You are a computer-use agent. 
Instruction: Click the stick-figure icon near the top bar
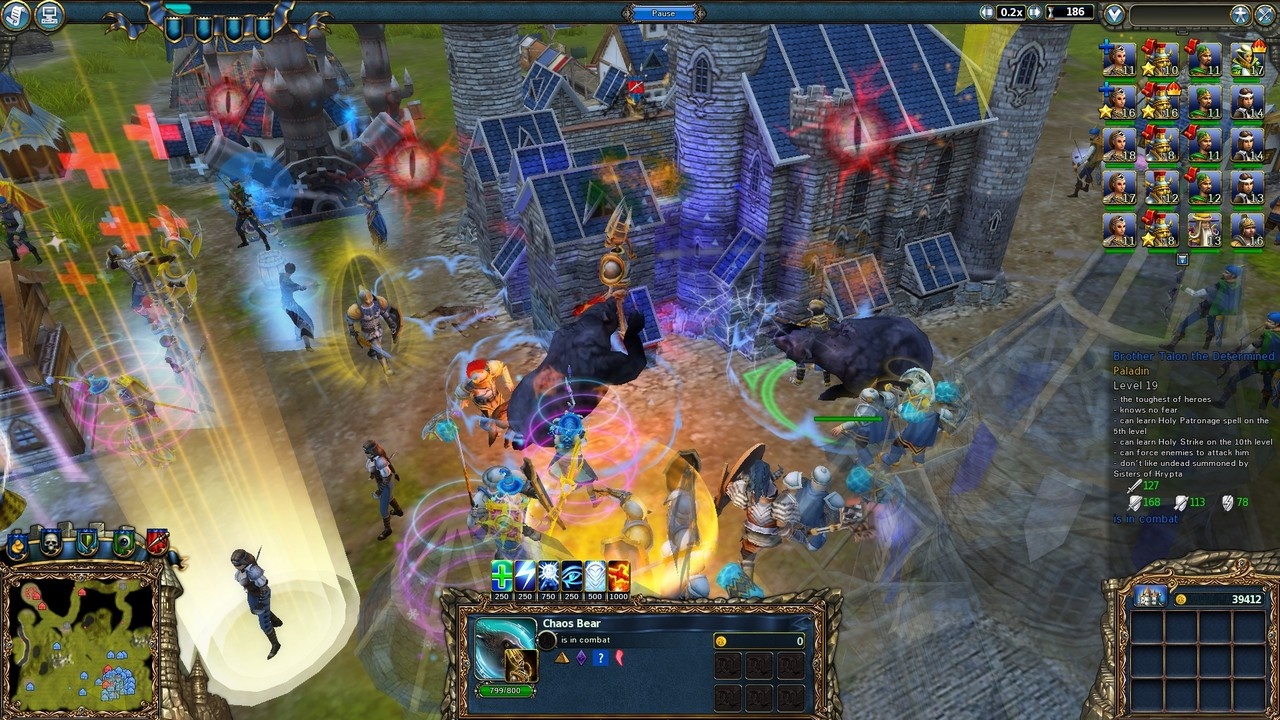1241,13
